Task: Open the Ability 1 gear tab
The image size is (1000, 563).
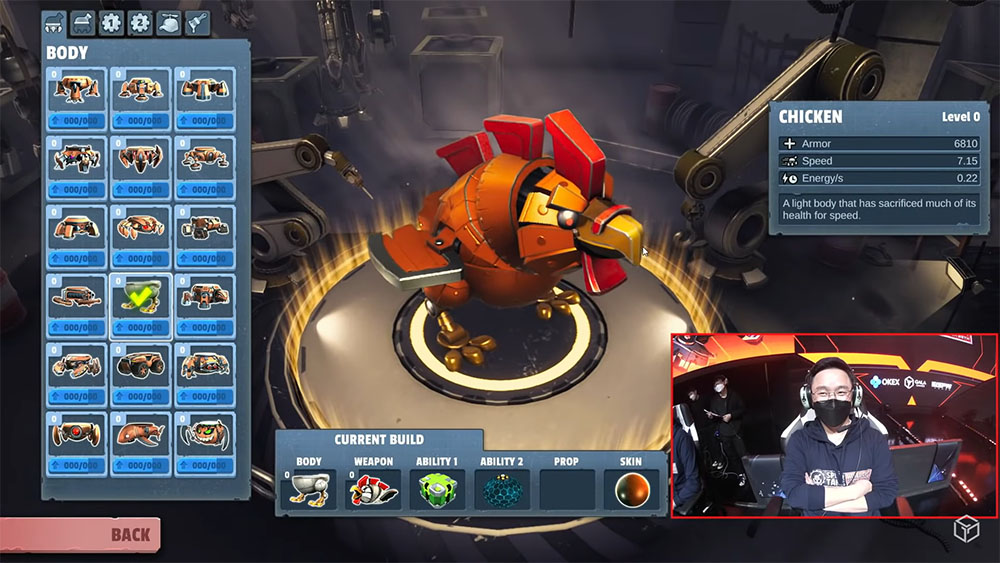Action: point(111,23)
